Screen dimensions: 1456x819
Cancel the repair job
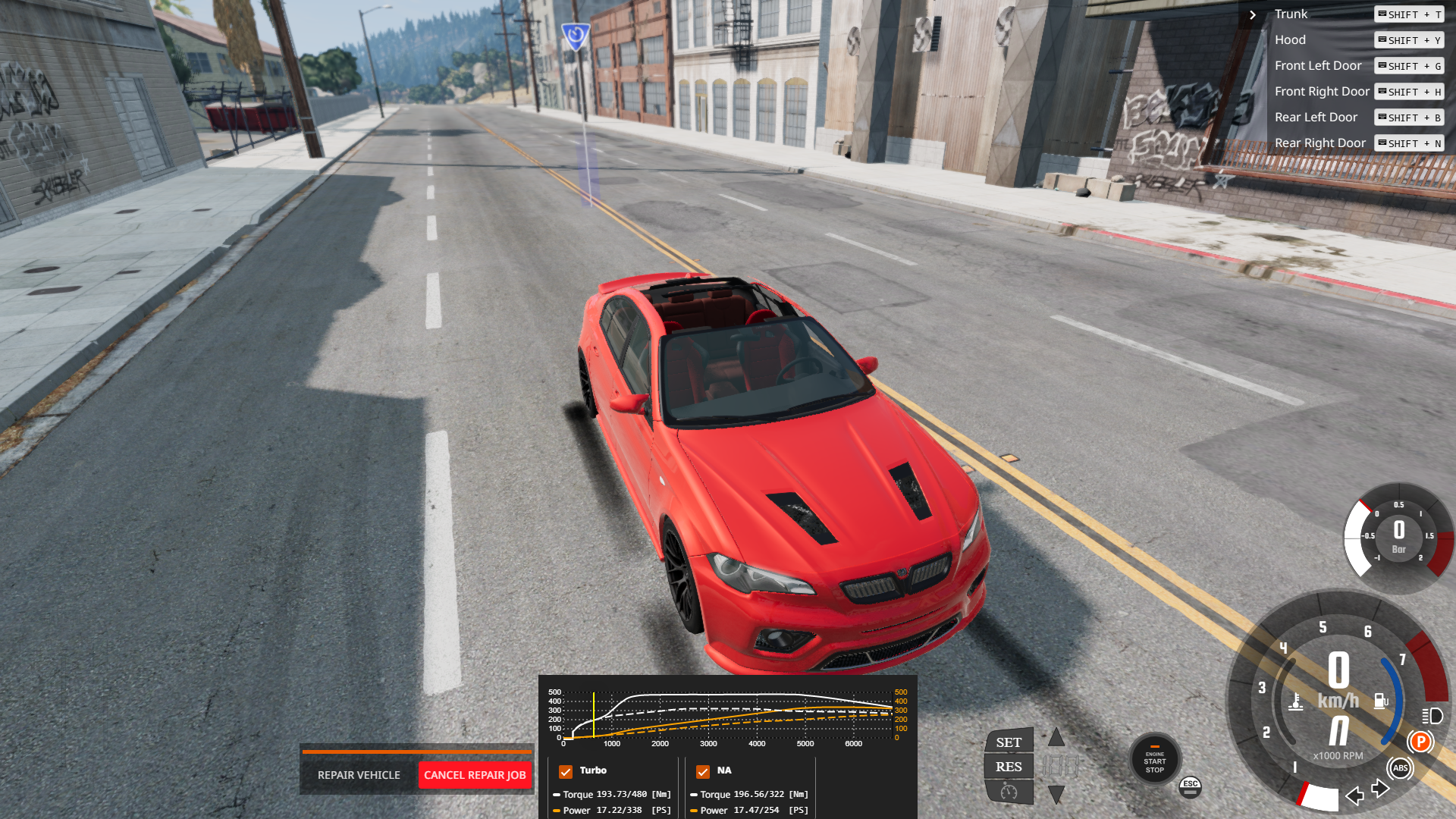click(x=475, y=775)
